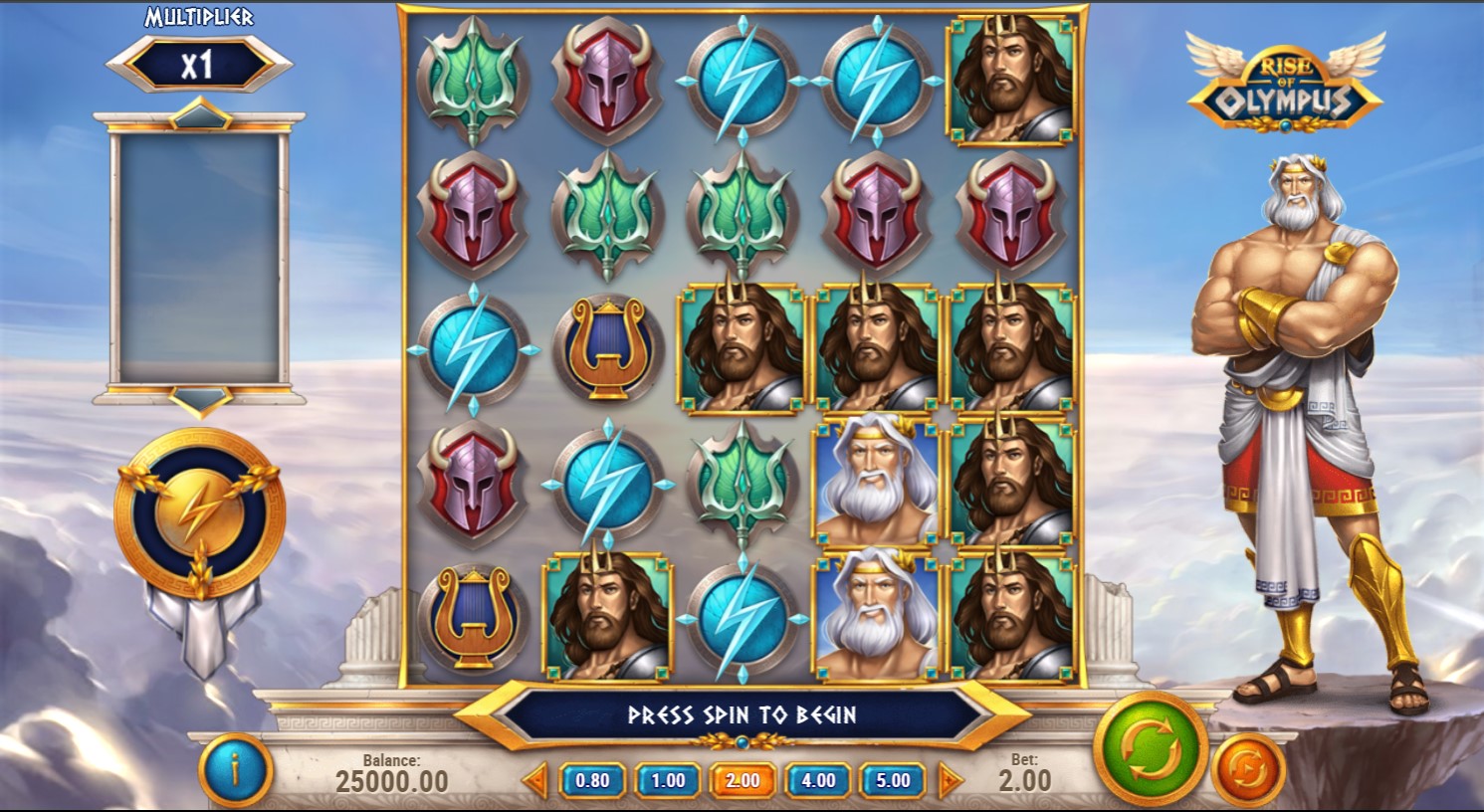Click the left bet arrow

coord(535,781)
